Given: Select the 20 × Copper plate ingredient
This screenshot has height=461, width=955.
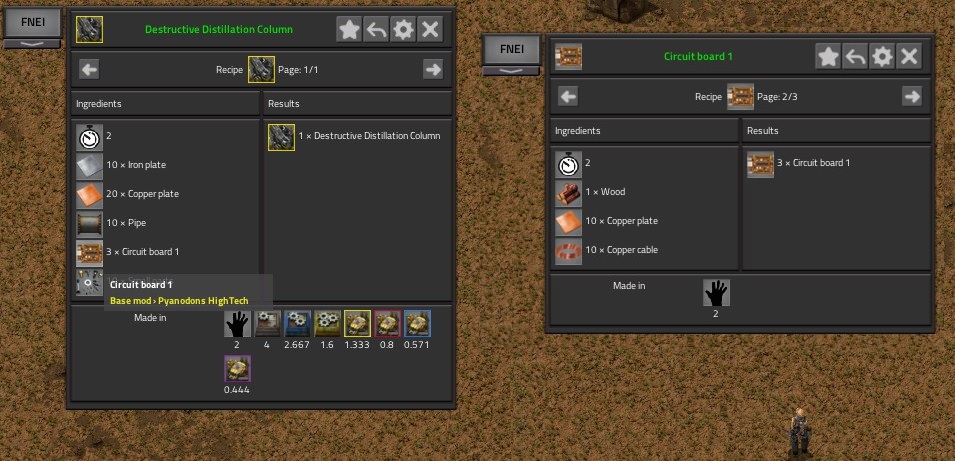Looking at the screenshot, I should (89, 195).
